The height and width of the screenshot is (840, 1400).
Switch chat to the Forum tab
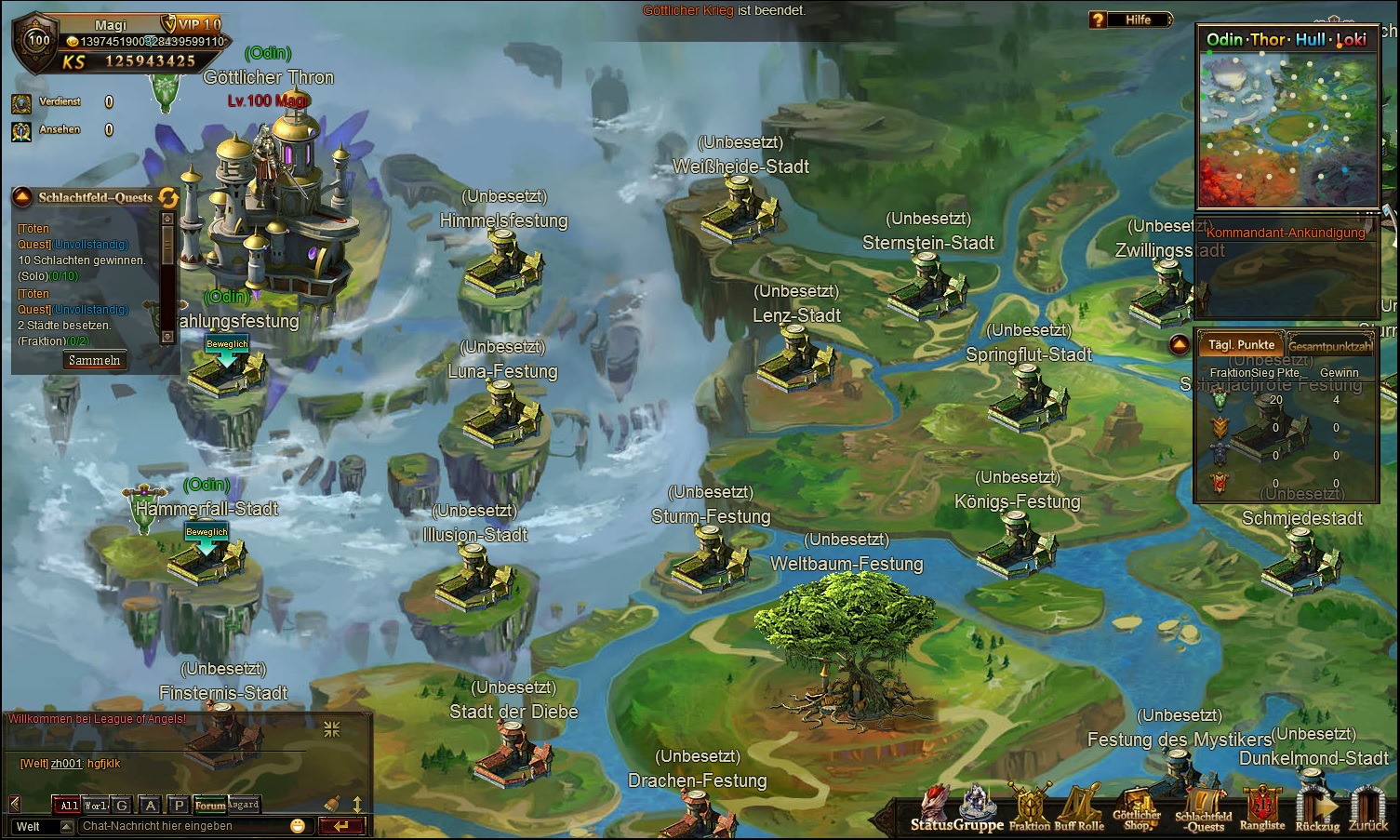210,806
